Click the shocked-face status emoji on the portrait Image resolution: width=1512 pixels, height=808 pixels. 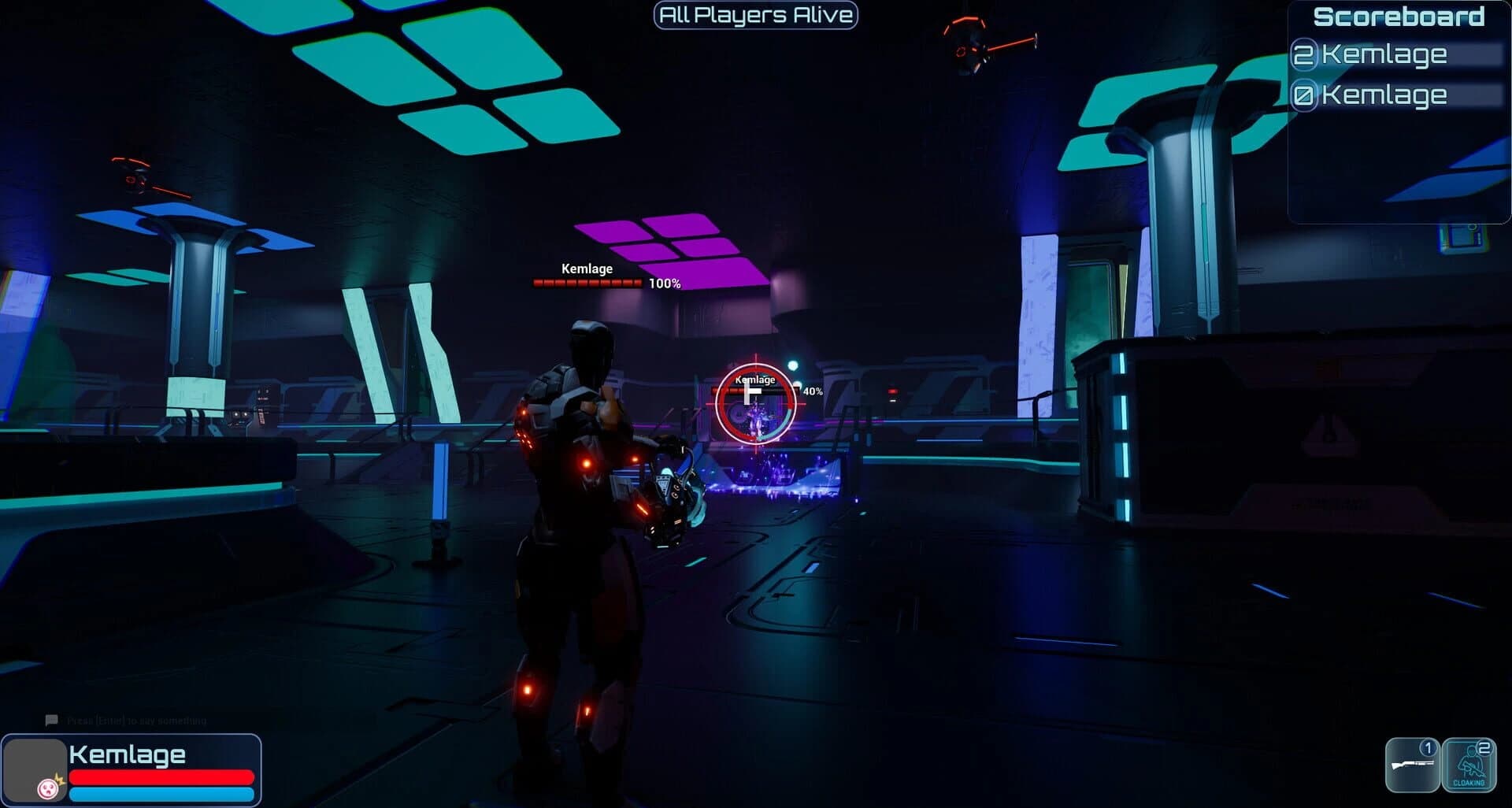coord(47,788)
